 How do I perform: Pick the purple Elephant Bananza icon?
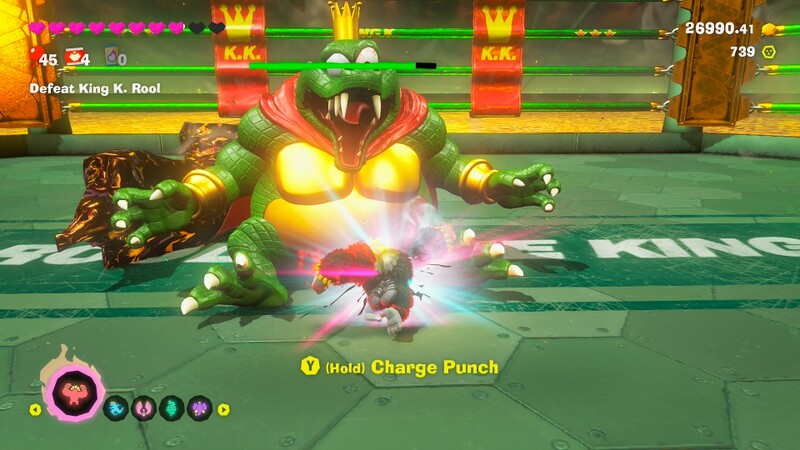(x=200, y=409)
